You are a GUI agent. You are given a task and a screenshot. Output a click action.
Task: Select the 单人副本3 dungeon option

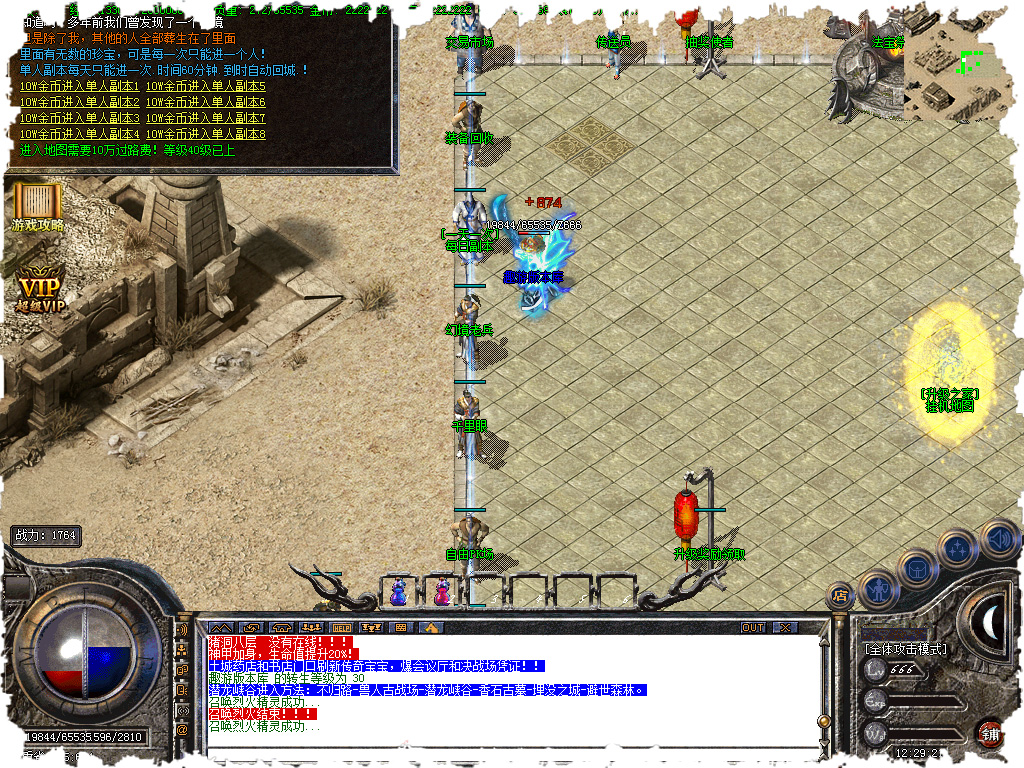coord(80,118)
